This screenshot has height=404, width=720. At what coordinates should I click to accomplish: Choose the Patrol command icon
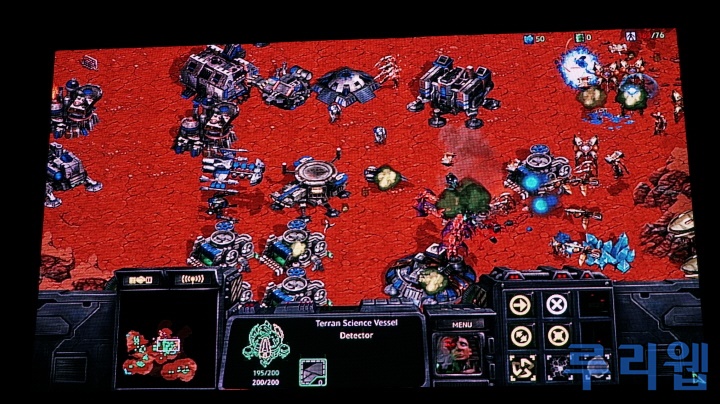[x=518, y=335]
